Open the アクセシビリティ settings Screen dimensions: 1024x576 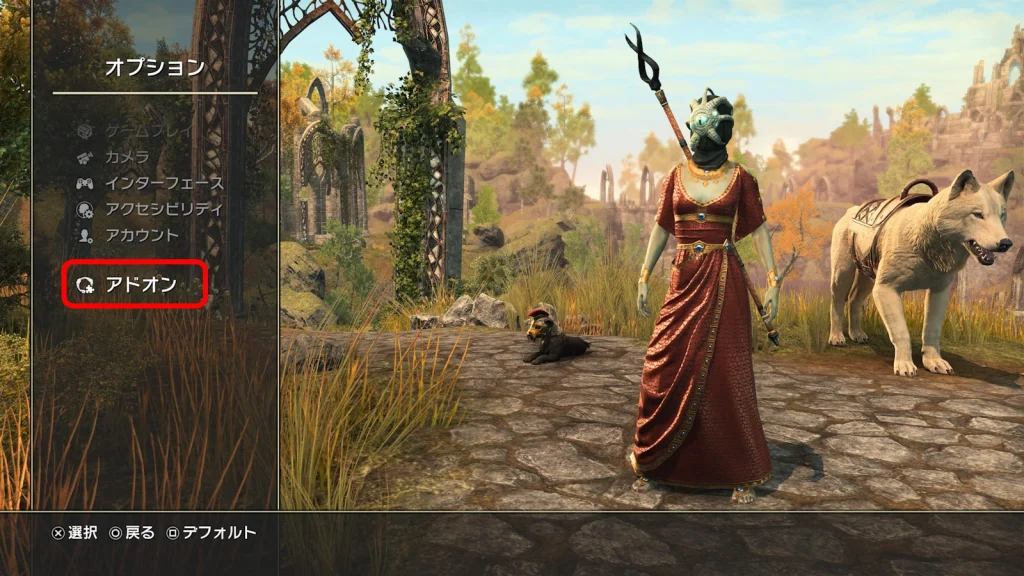click(x=164, y=209)
